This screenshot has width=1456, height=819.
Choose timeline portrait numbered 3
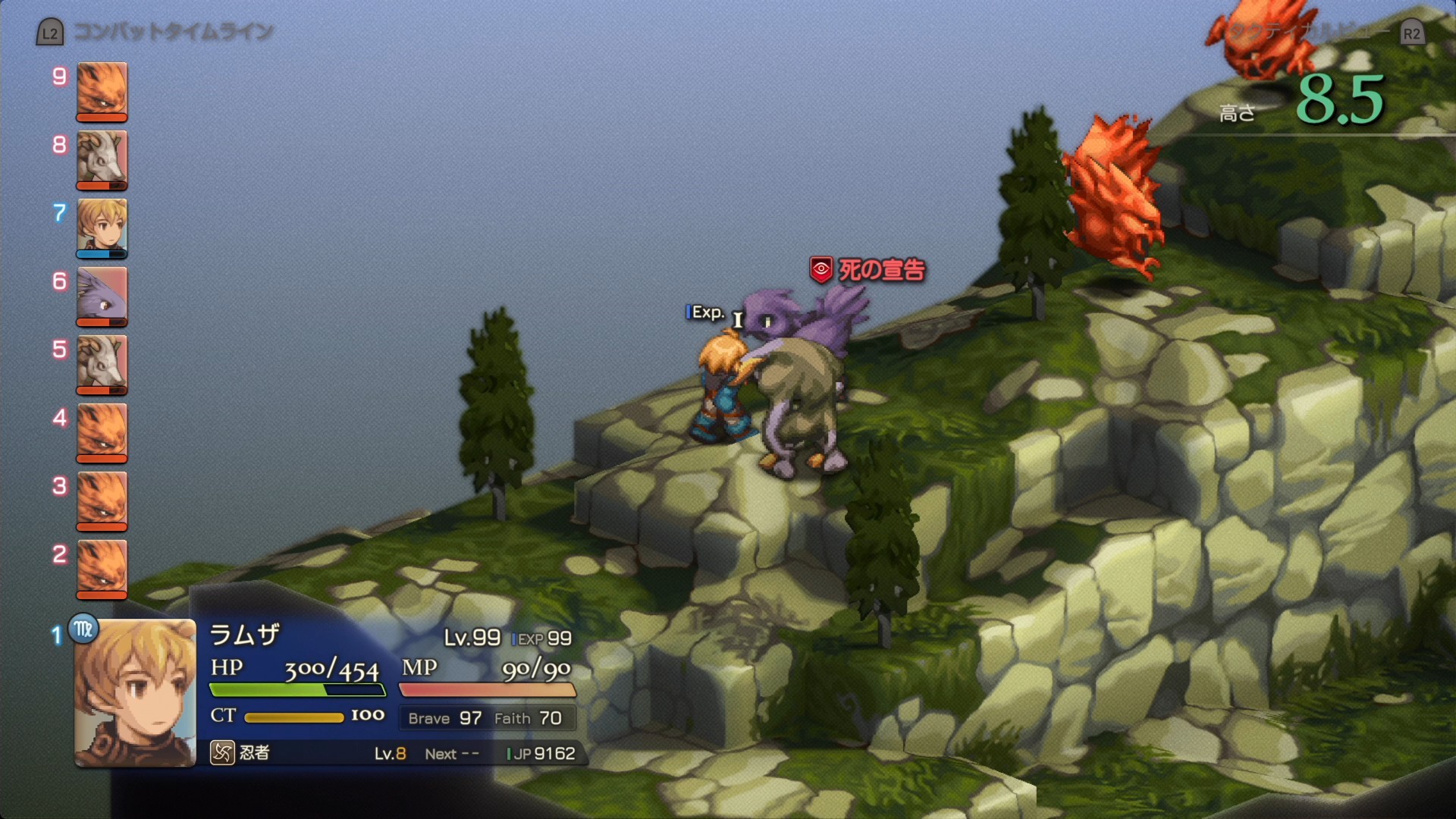pos(102,500)
